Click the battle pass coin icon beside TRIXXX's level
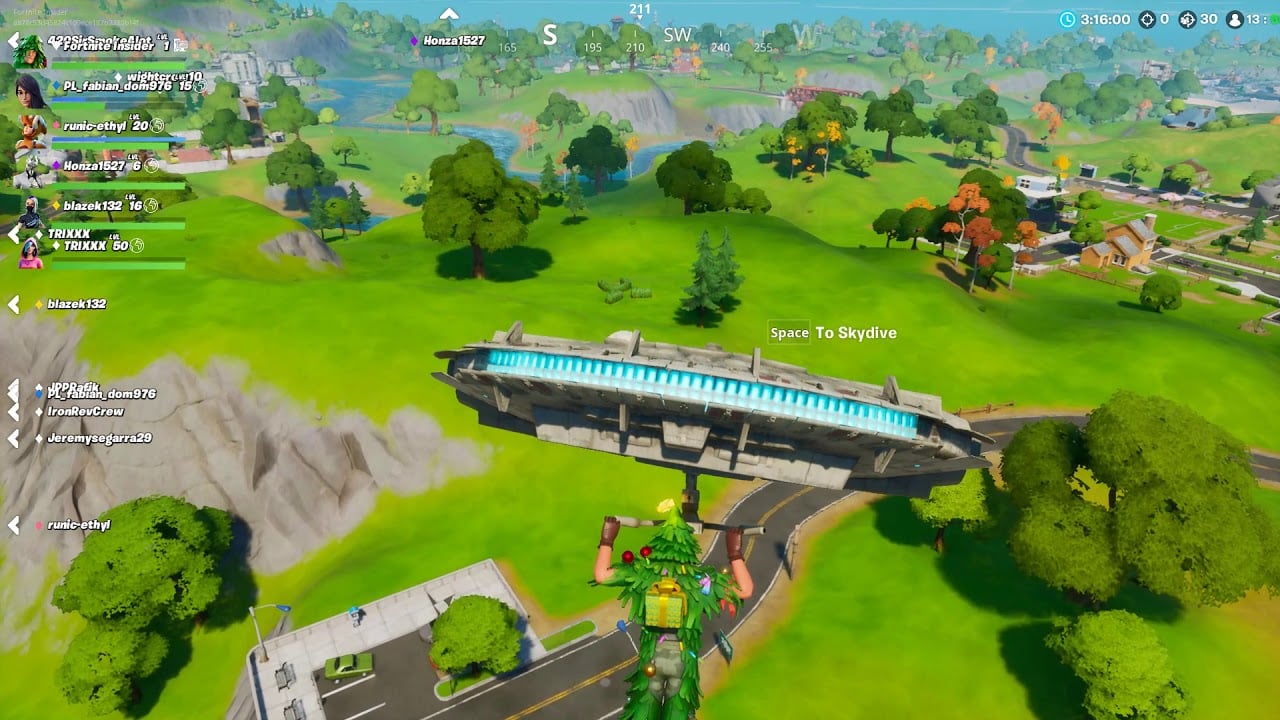The width and height of the screenshot is (1280, 720). (x=137, y=246)
